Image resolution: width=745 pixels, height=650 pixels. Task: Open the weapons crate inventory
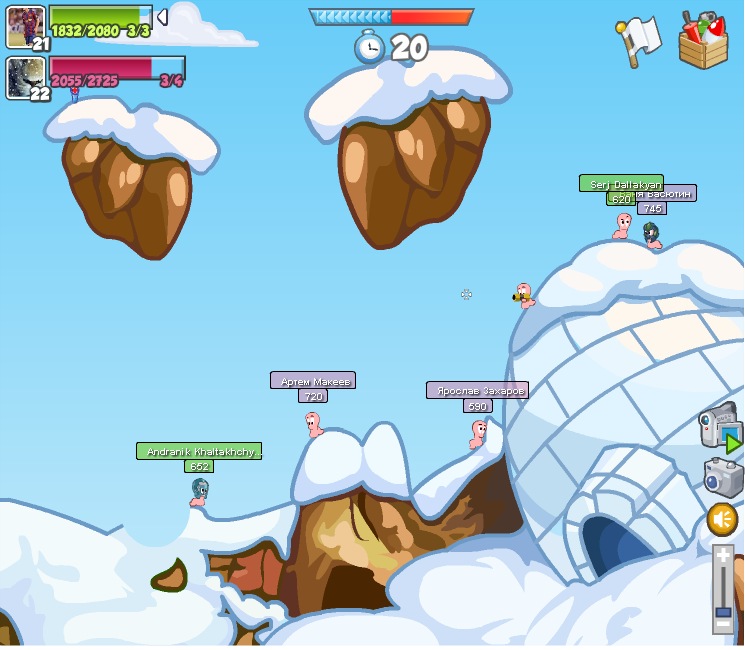(703, 40)
